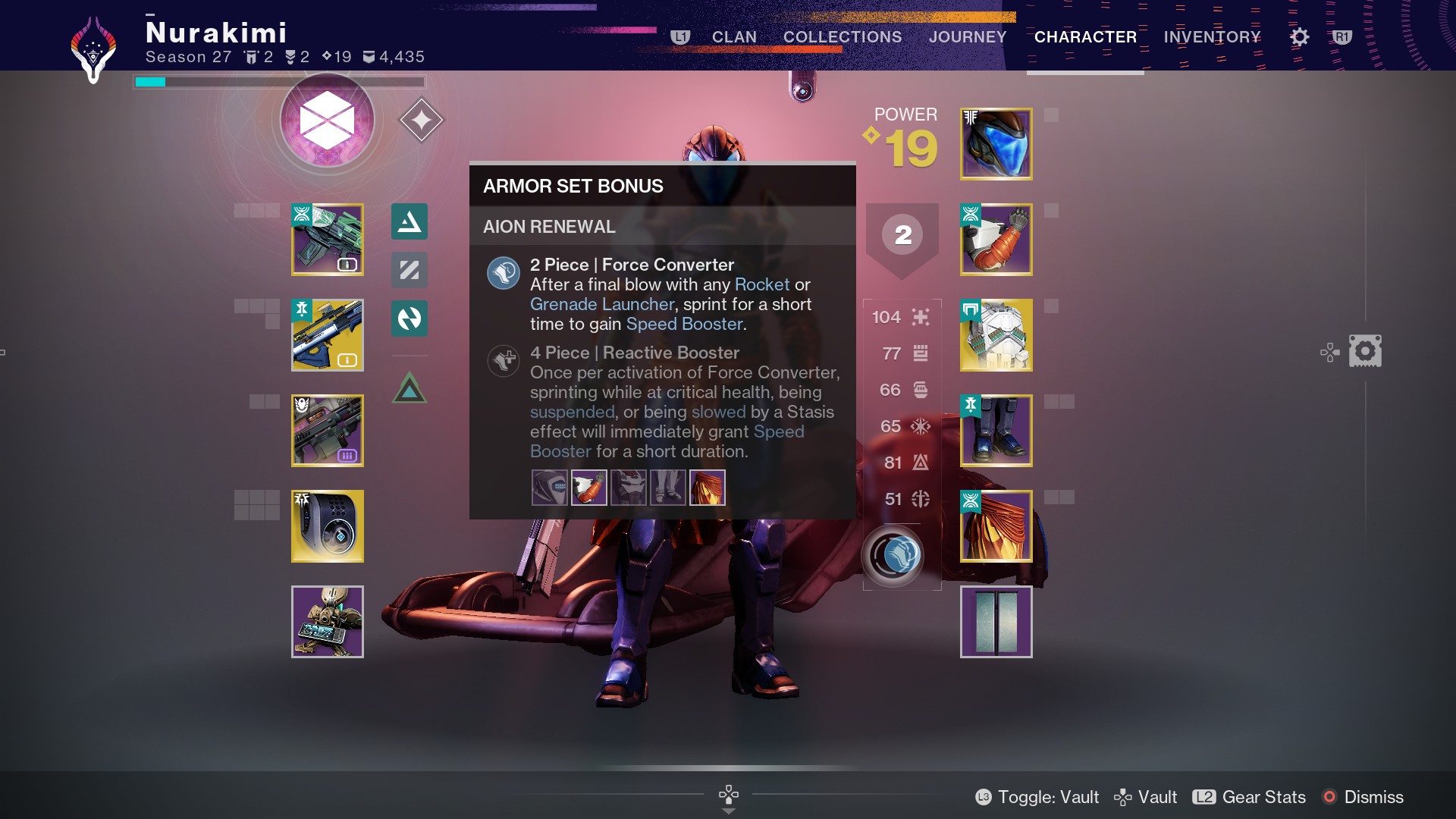Inspect the white chest armor slot
Screen dimensions: 1456x819
click(996, 335)
